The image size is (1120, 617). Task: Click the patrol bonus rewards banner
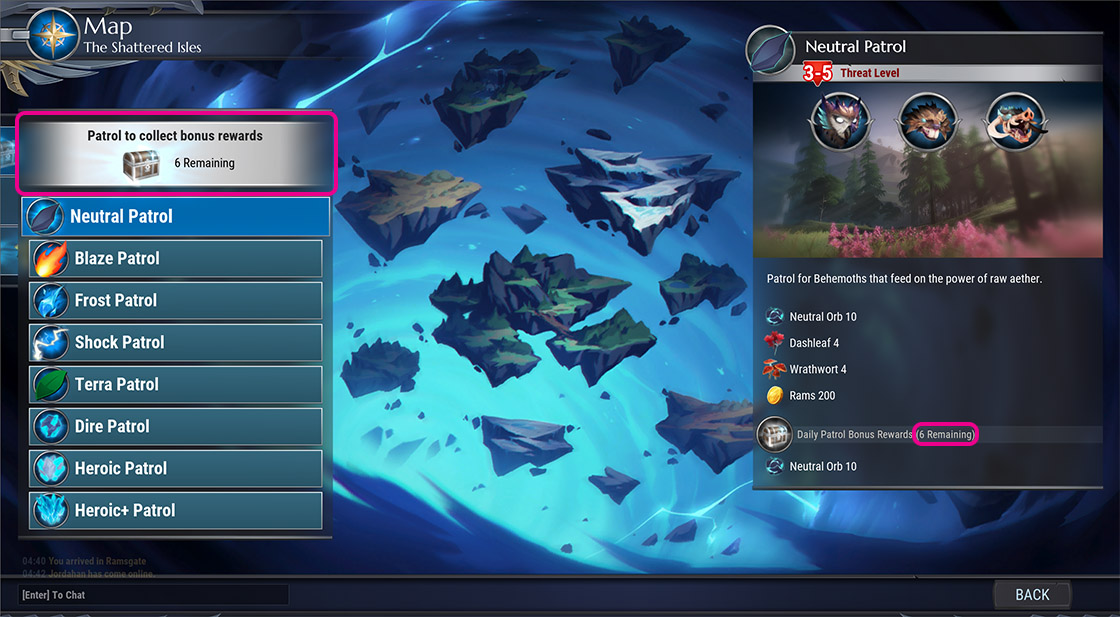177,152
